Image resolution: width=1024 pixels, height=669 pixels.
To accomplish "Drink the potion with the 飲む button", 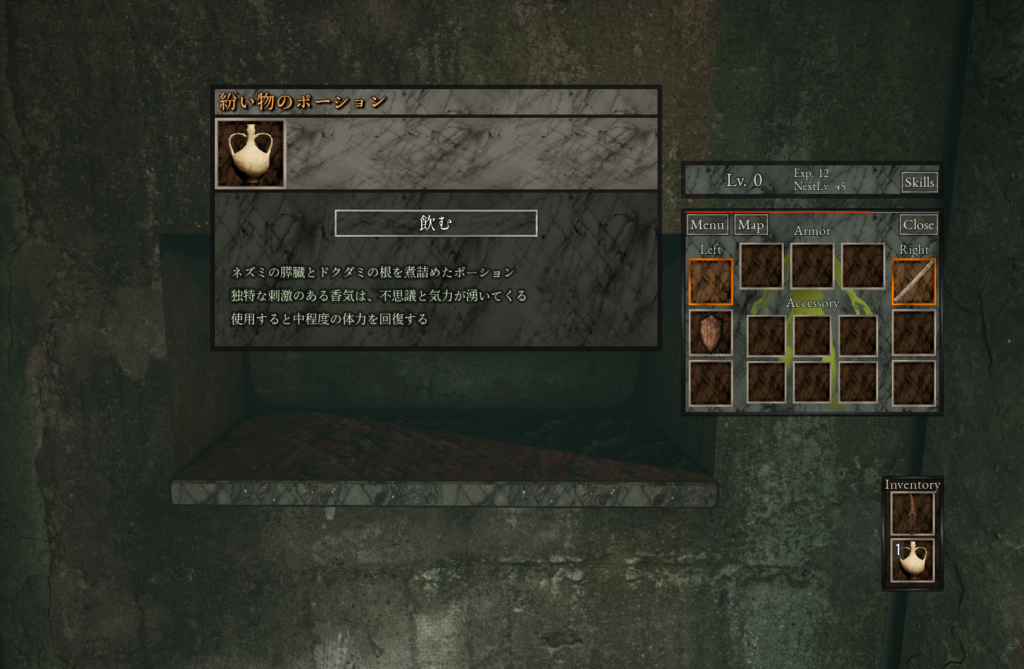I will tap(435, 223).
